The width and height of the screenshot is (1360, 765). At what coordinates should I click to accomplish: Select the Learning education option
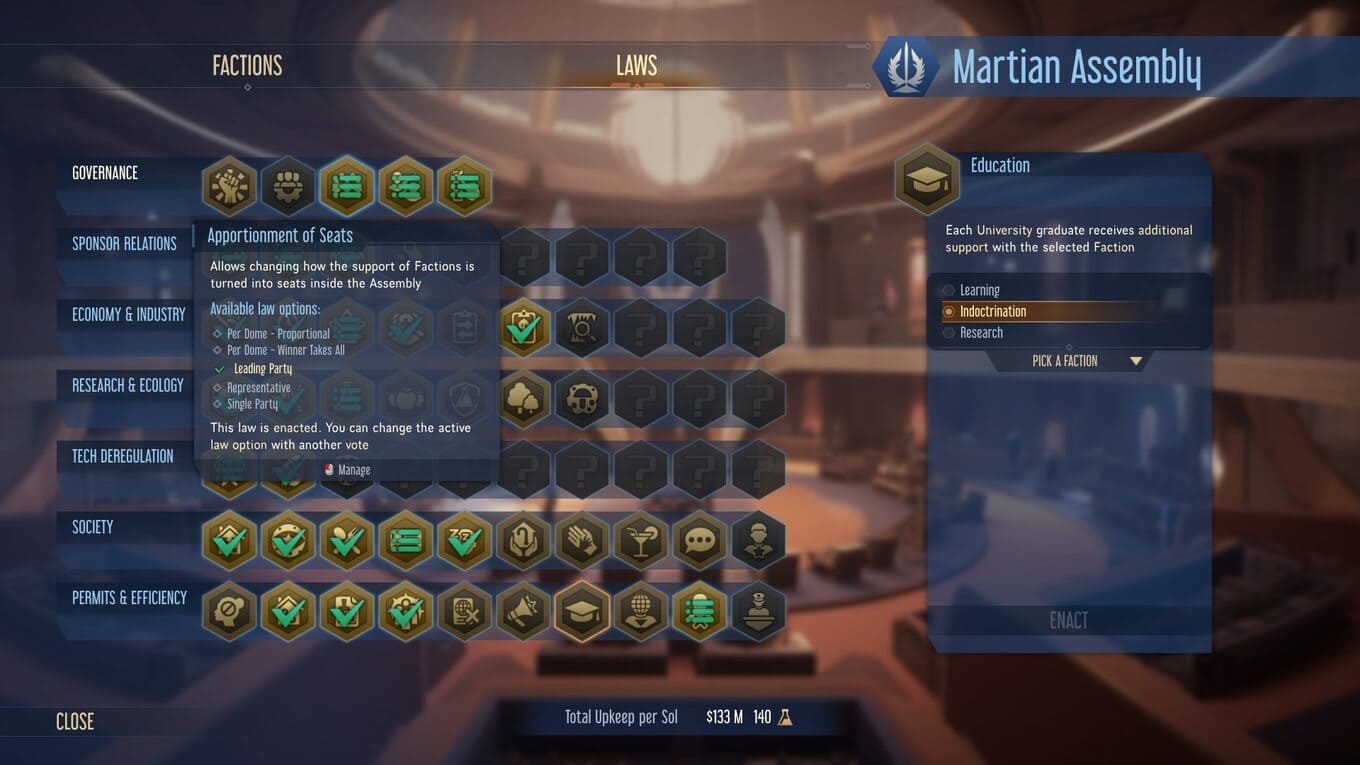[x=979, y=290]
